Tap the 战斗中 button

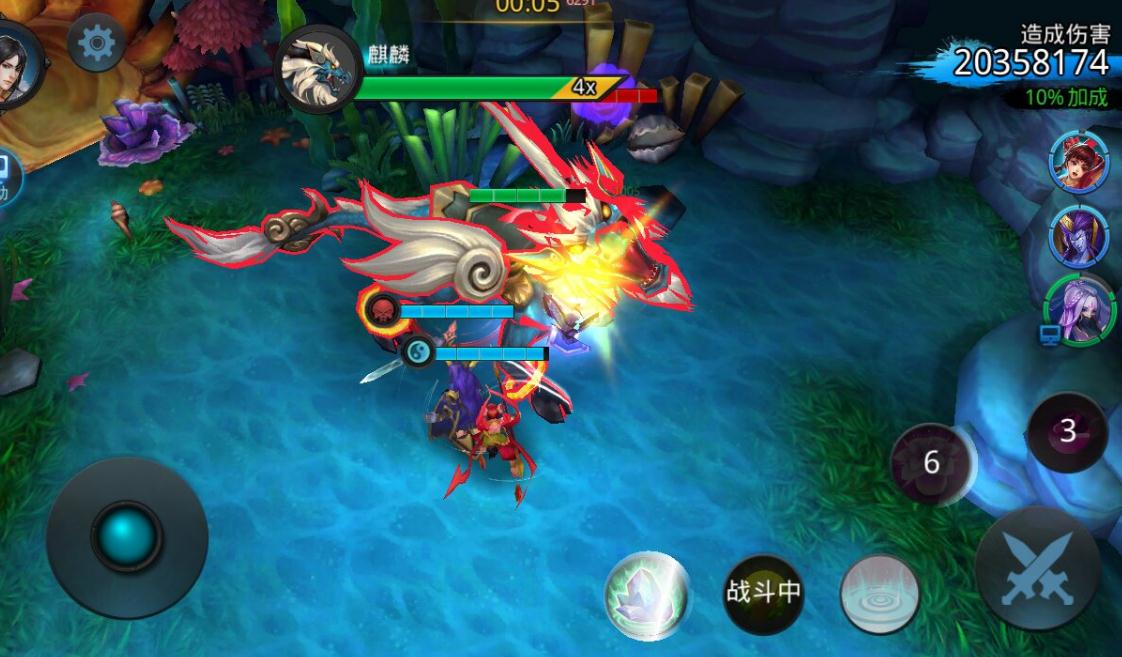763,593
